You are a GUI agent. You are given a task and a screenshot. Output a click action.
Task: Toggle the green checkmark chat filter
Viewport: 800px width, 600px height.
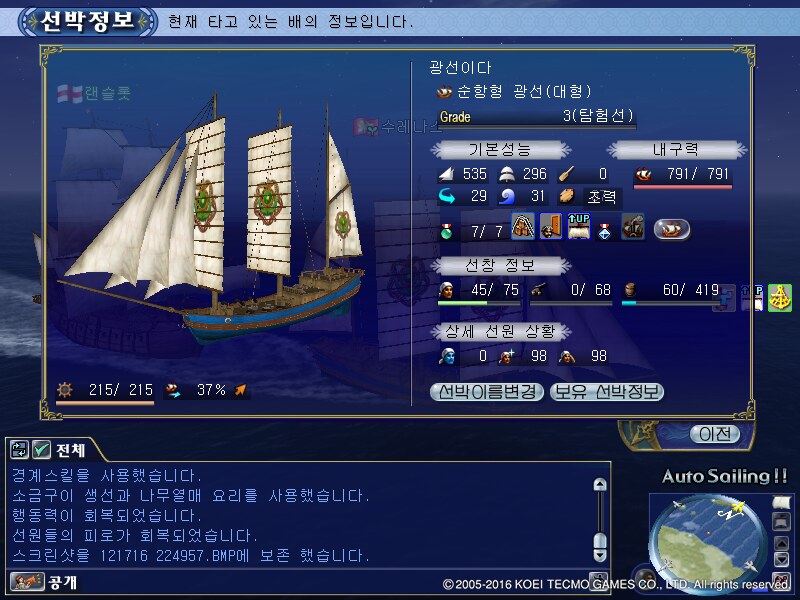click(41, 450)
